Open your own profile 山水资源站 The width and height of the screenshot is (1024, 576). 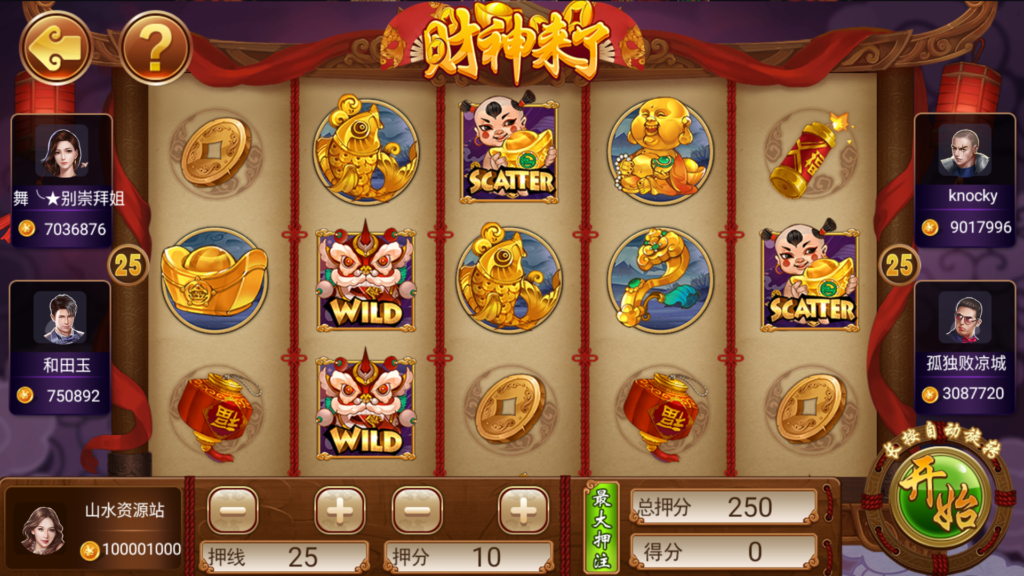[x=94, y=529]
